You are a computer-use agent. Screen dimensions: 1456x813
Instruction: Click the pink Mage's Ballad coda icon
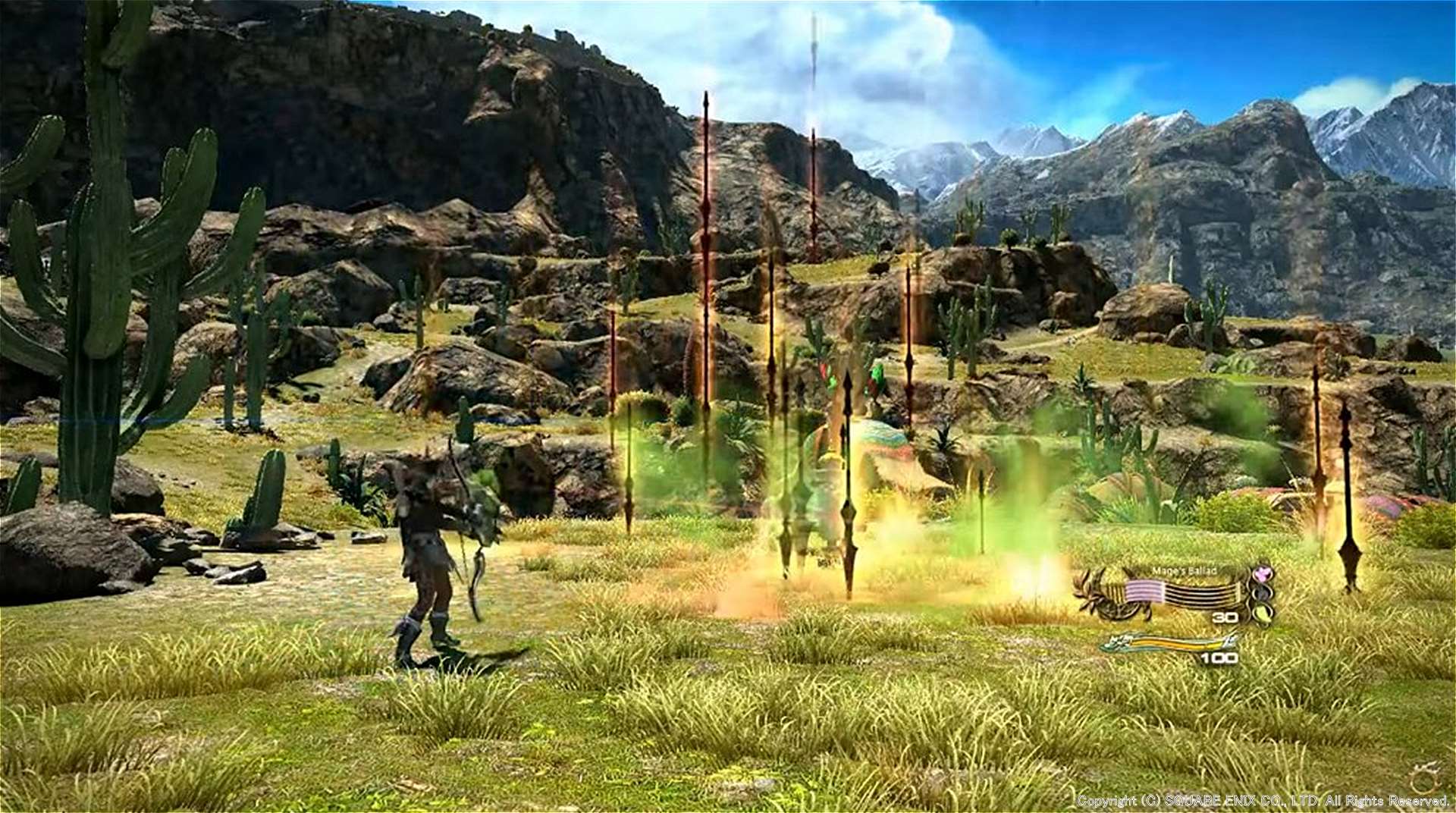1262,573
